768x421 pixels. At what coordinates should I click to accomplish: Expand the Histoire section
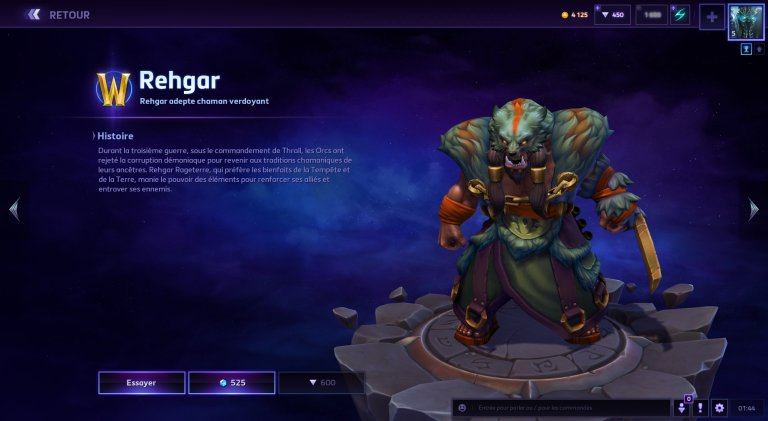tap(114, 135)
